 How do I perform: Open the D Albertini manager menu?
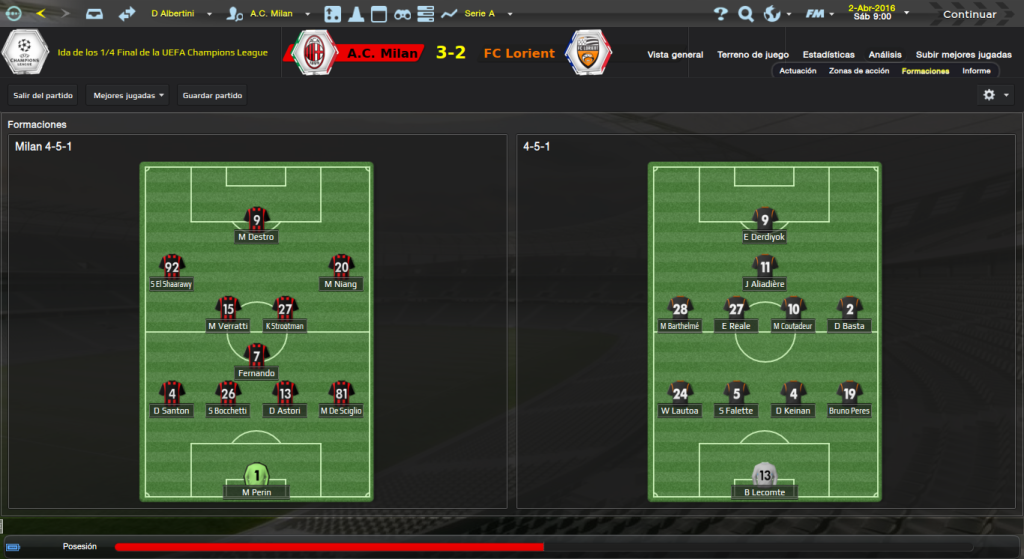(x=180, y=14)
